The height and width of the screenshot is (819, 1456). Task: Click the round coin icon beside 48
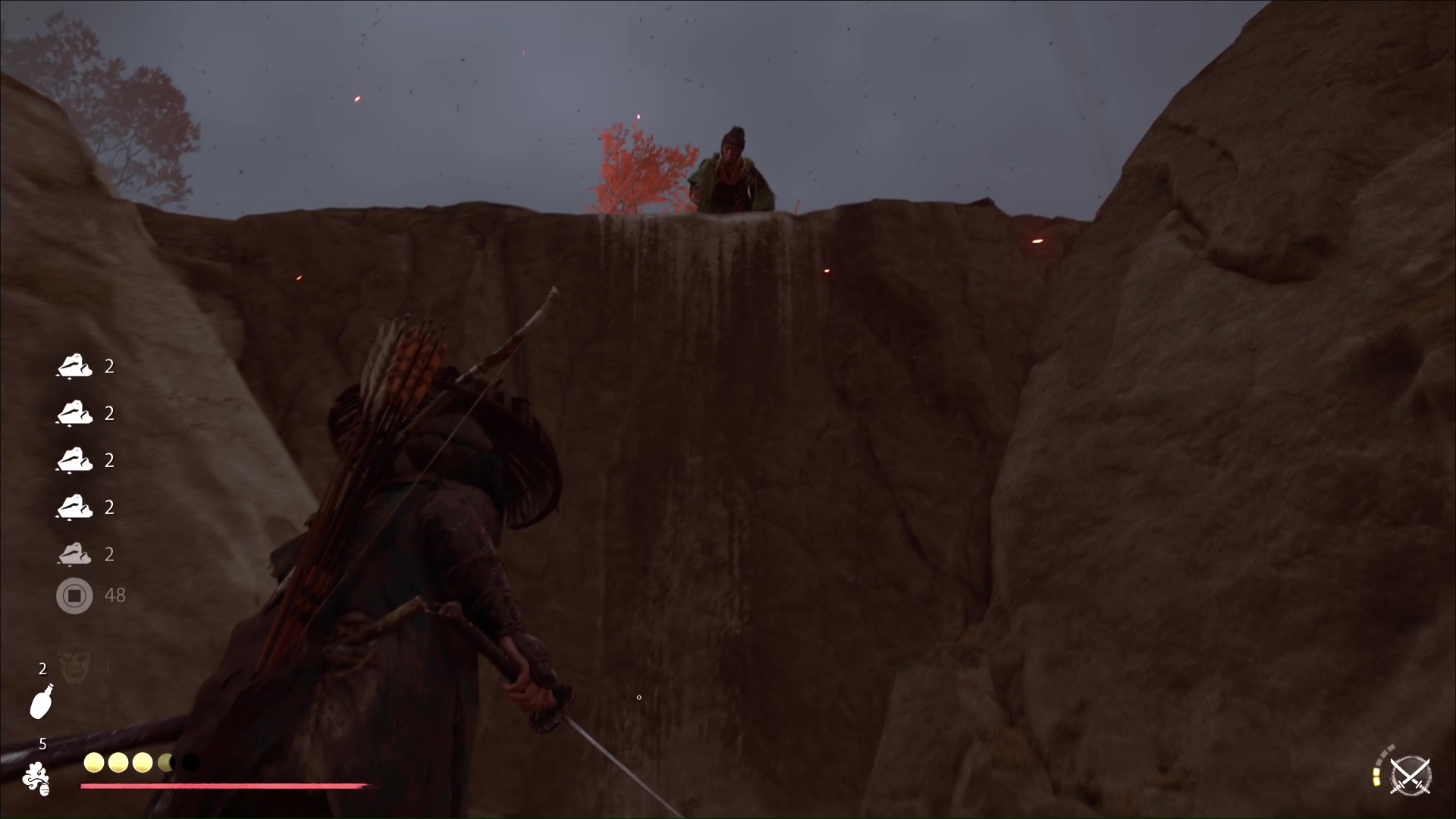[74, 595]
